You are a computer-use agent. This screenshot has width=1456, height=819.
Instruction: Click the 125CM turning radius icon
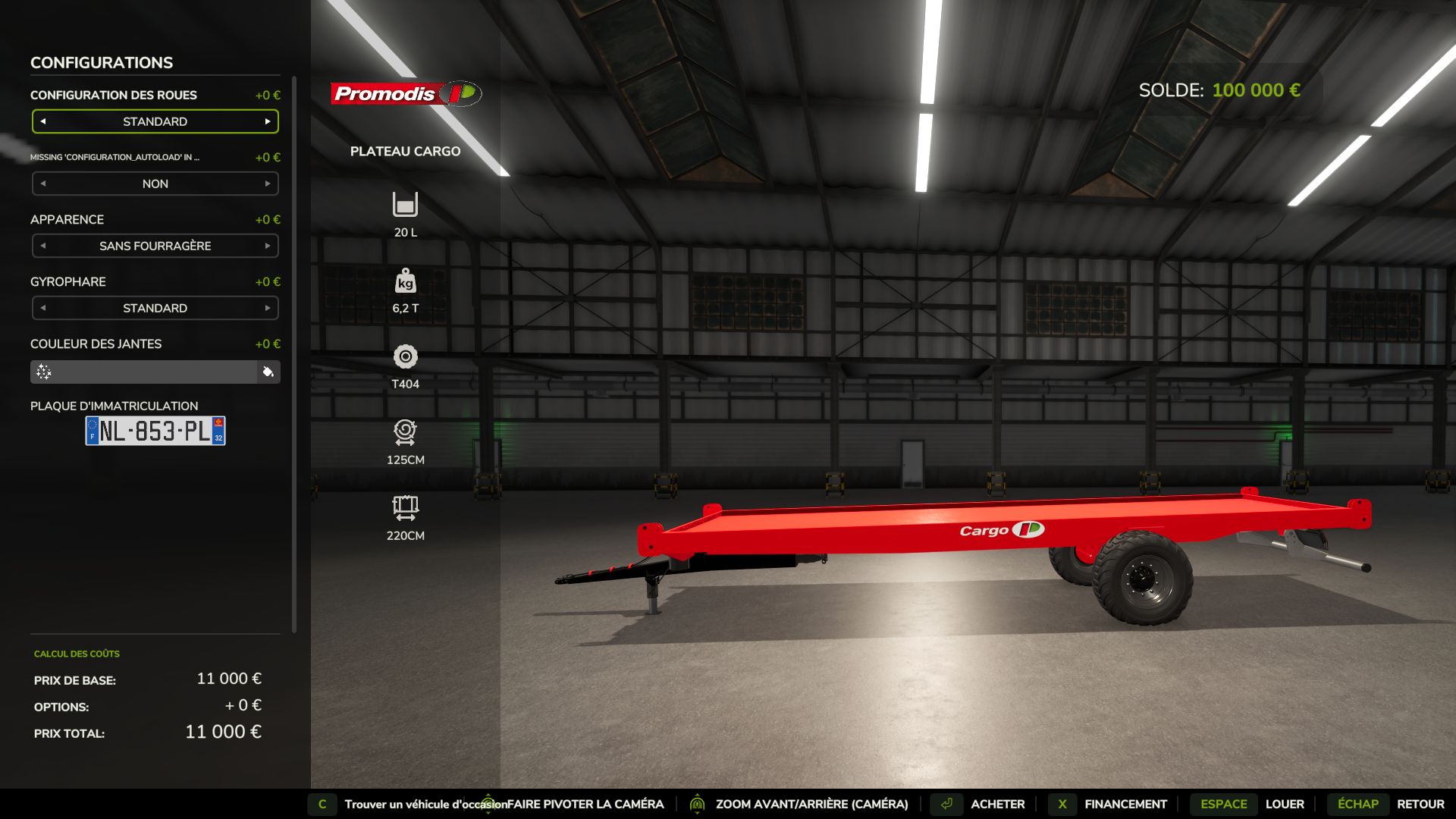point(405,435)
